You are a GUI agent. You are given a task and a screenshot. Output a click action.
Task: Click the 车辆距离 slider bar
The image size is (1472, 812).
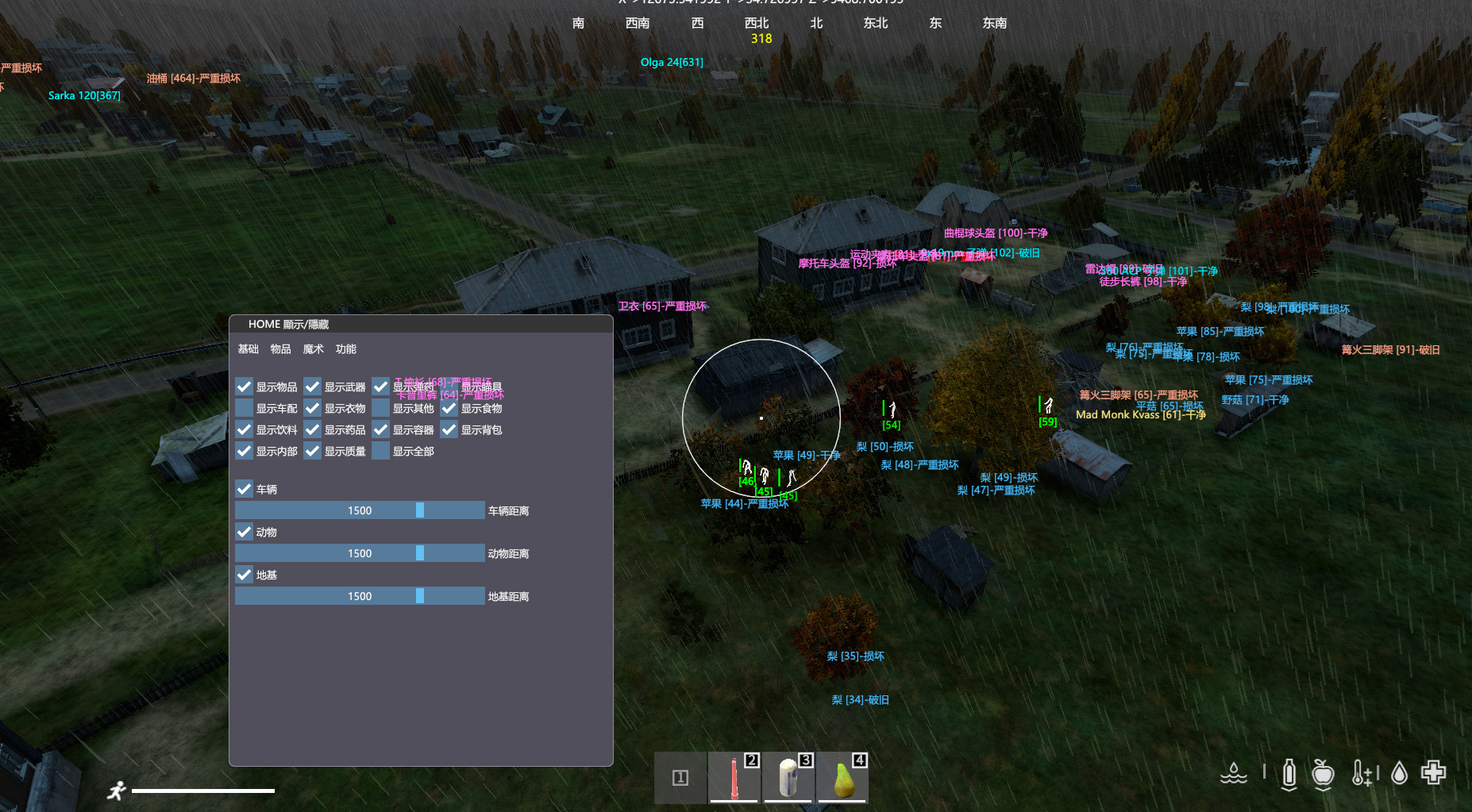tap(360, 510)
